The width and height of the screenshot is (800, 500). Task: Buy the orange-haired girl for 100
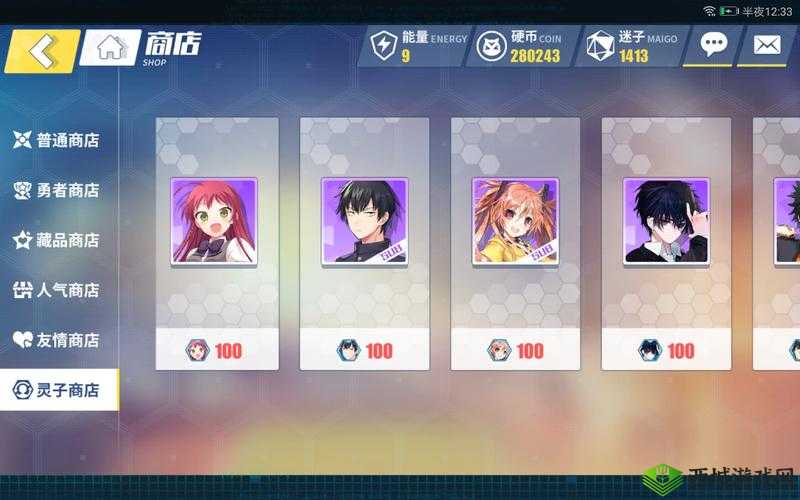coord(516,350)
